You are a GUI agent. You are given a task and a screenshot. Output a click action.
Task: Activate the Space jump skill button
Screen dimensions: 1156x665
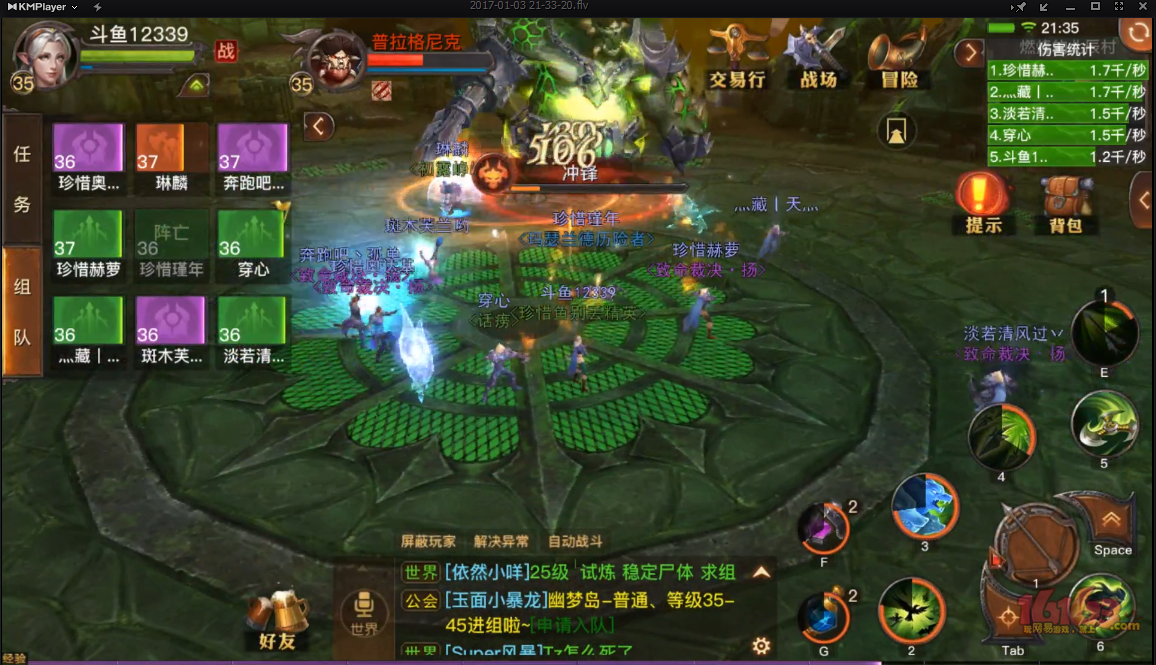click(1111, 527)
